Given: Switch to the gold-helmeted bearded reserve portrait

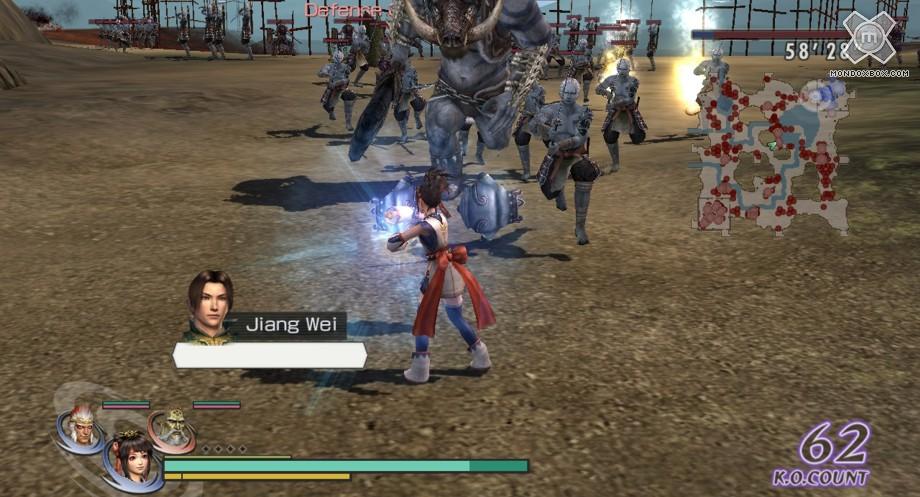Looking at the screenshot, I should coord(174,429).
